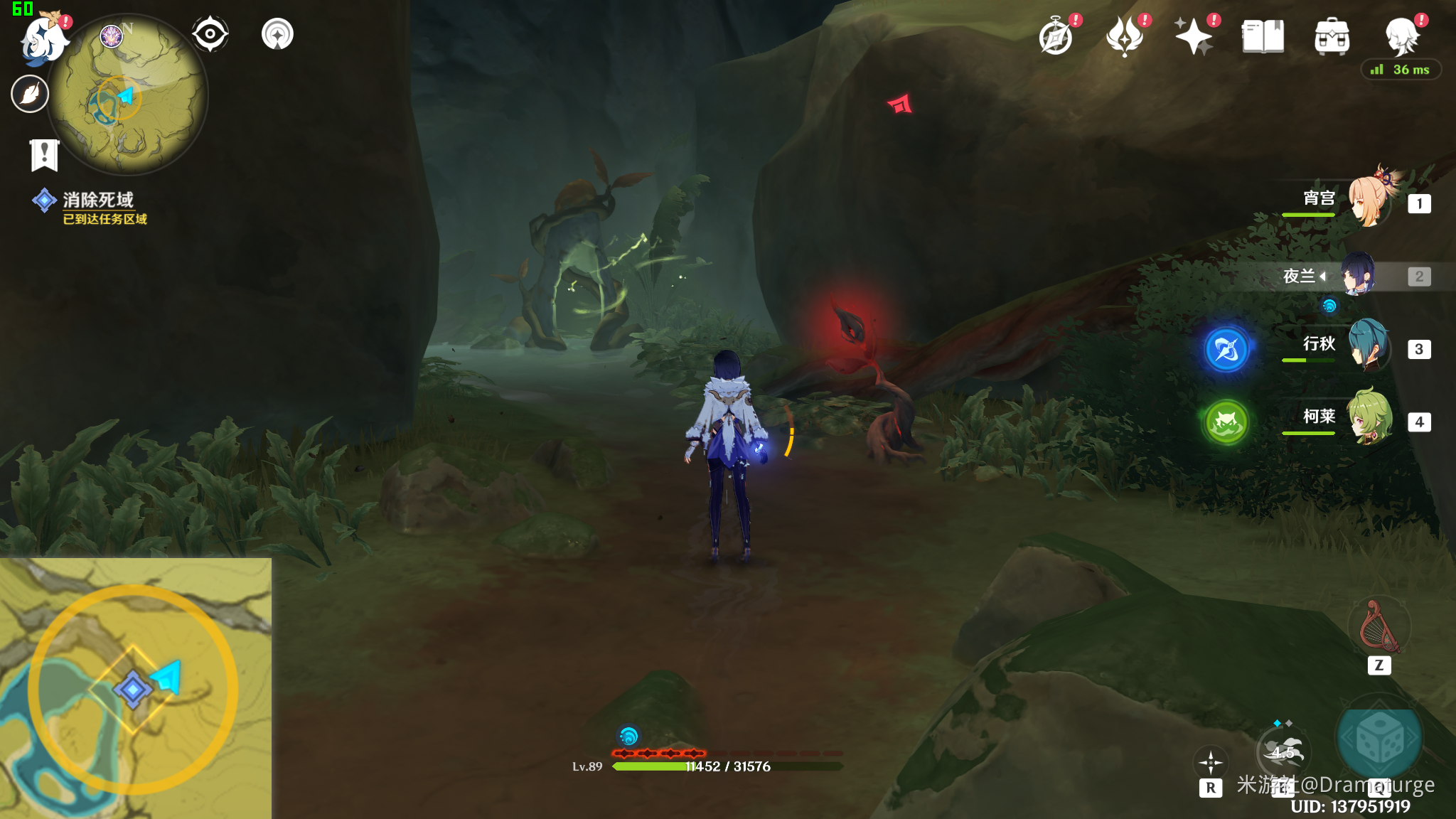Open the Adventurer Handbook book icon
Viewport: 1456px width, 819px height.
coord(1263,36)
